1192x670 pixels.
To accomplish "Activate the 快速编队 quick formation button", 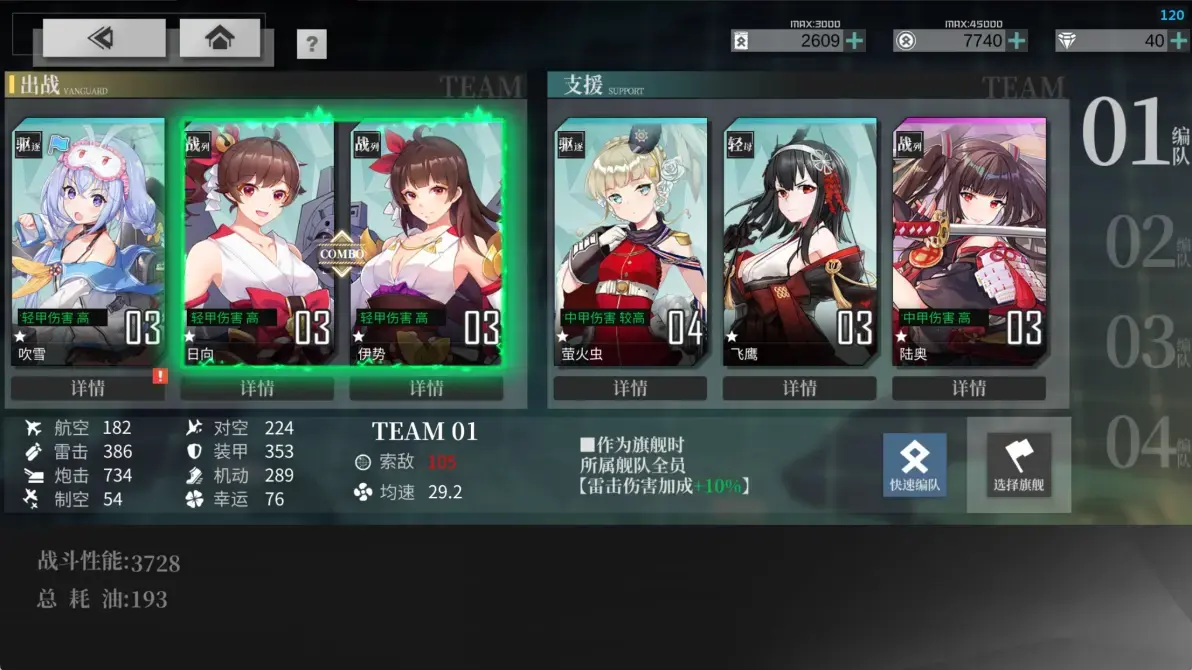I will [914, 465].
